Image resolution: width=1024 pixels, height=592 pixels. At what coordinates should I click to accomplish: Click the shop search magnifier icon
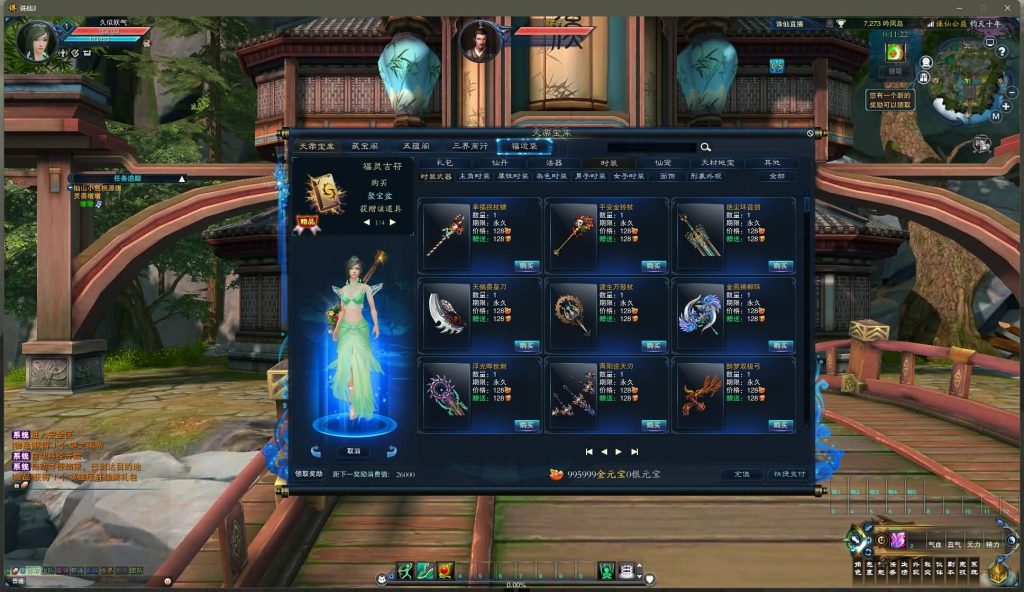pos(705,147)
